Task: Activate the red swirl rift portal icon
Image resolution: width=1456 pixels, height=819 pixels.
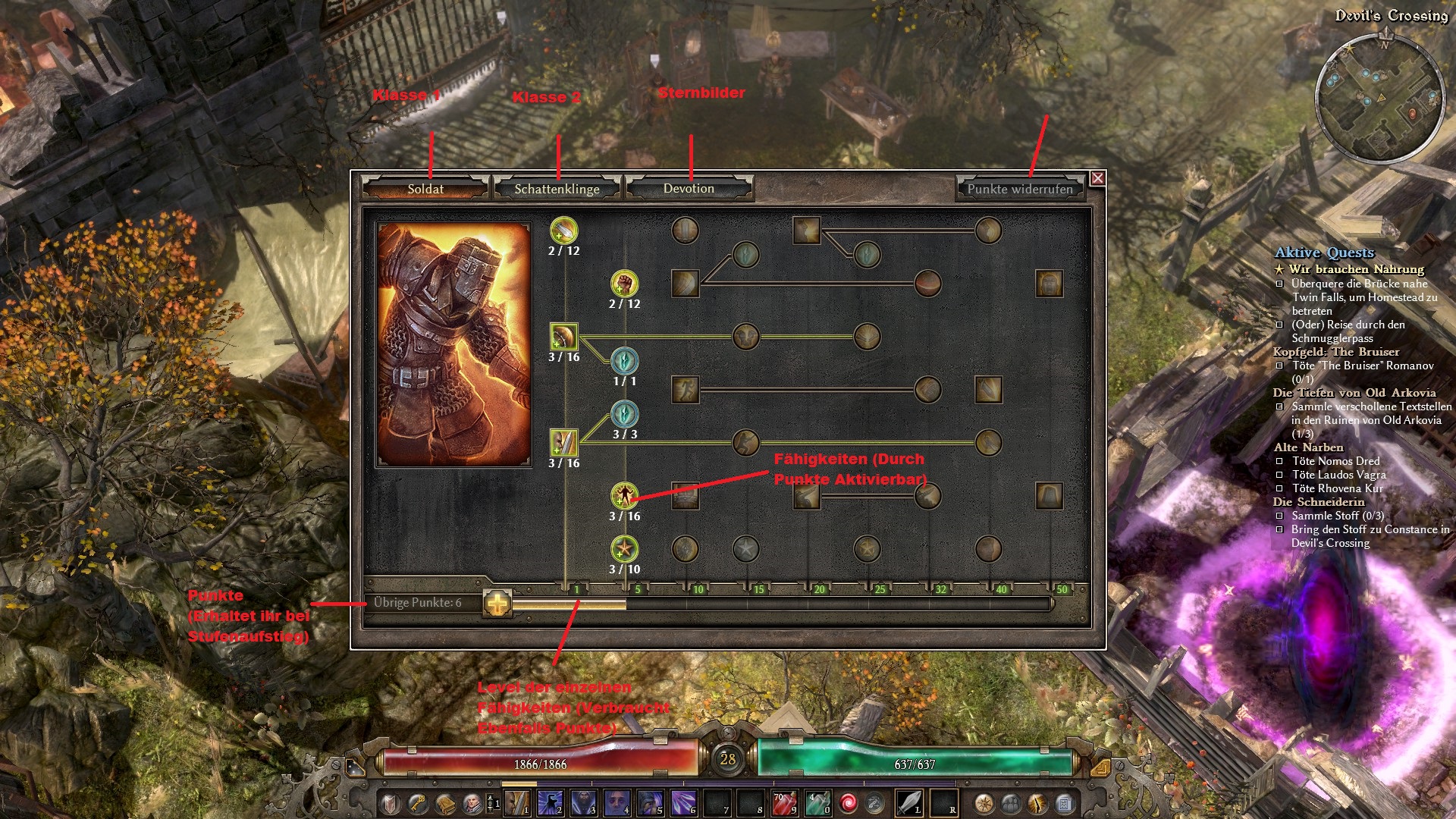Action: pos(849,803)
